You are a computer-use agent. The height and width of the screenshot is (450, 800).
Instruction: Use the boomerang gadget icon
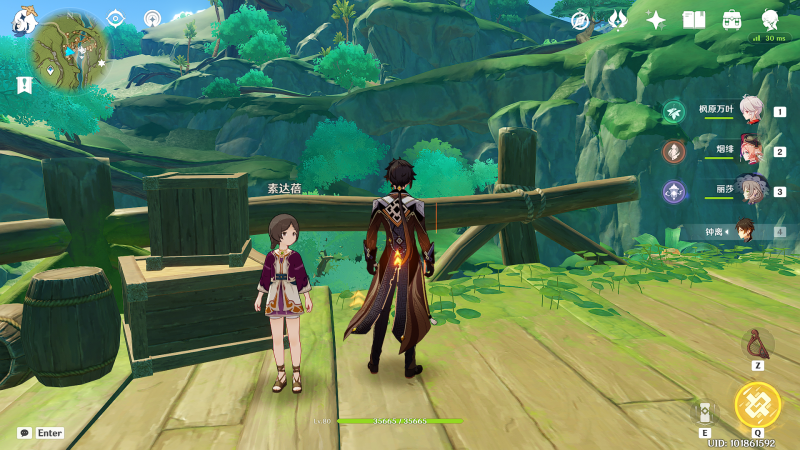pos(758,344)
